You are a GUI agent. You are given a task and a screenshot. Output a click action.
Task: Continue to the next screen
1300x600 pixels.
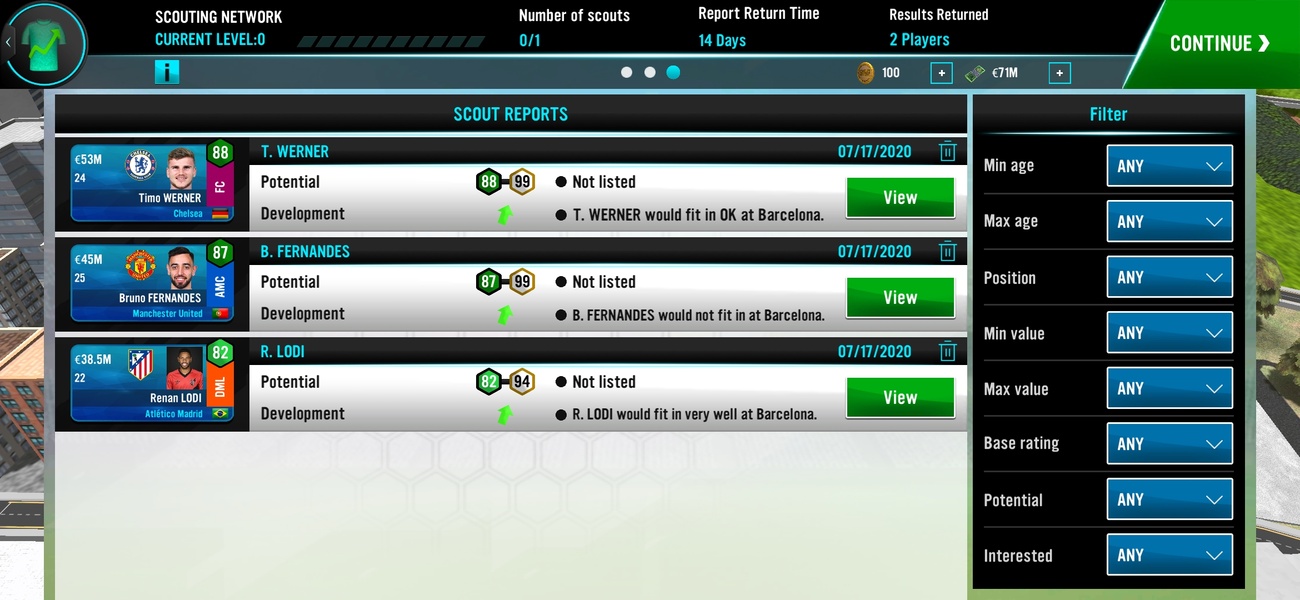pyautogui.click(x=1219, y=43)
